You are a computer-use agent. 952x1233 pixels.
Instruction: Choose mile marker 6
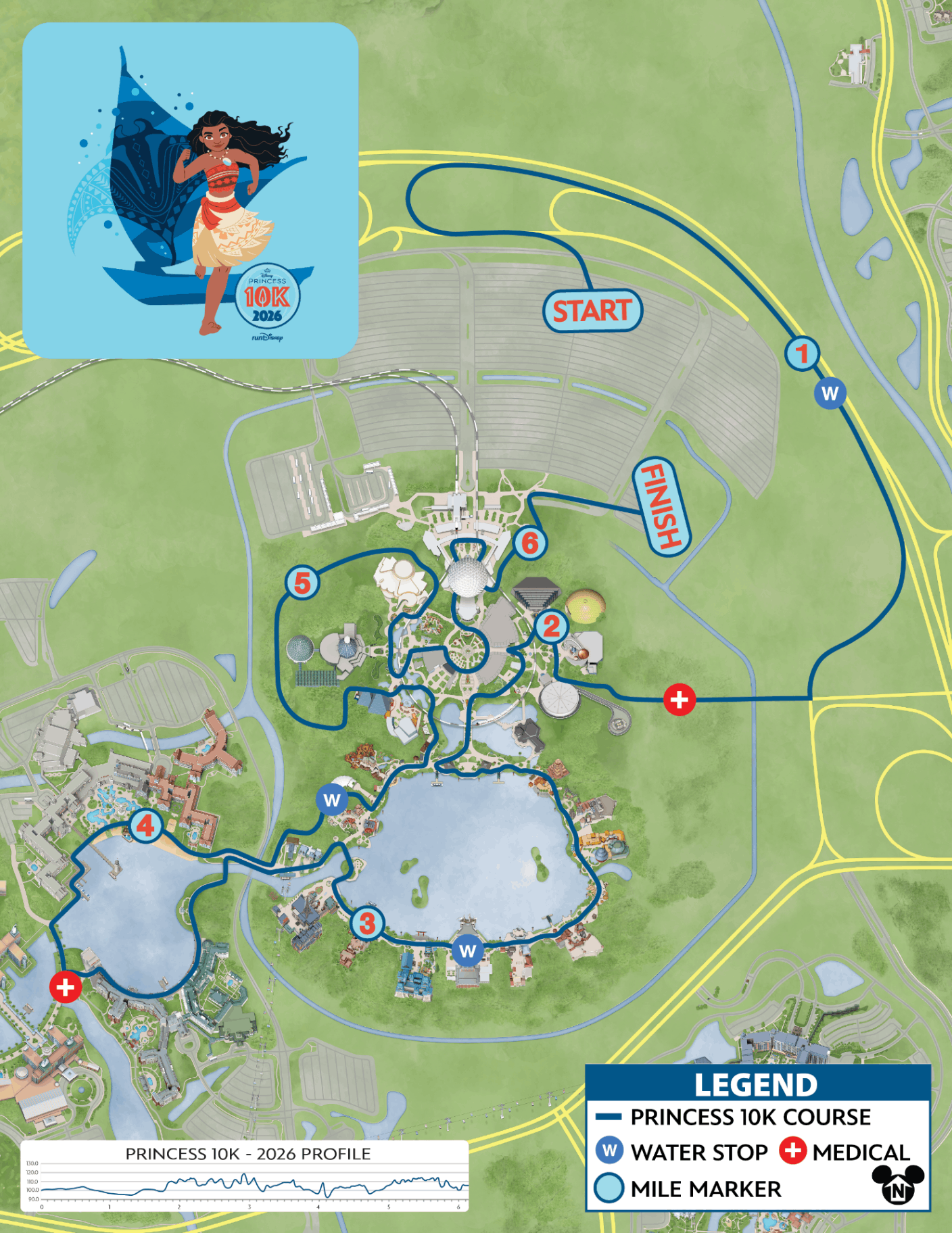pyautogui.click(x=529, y=542)
